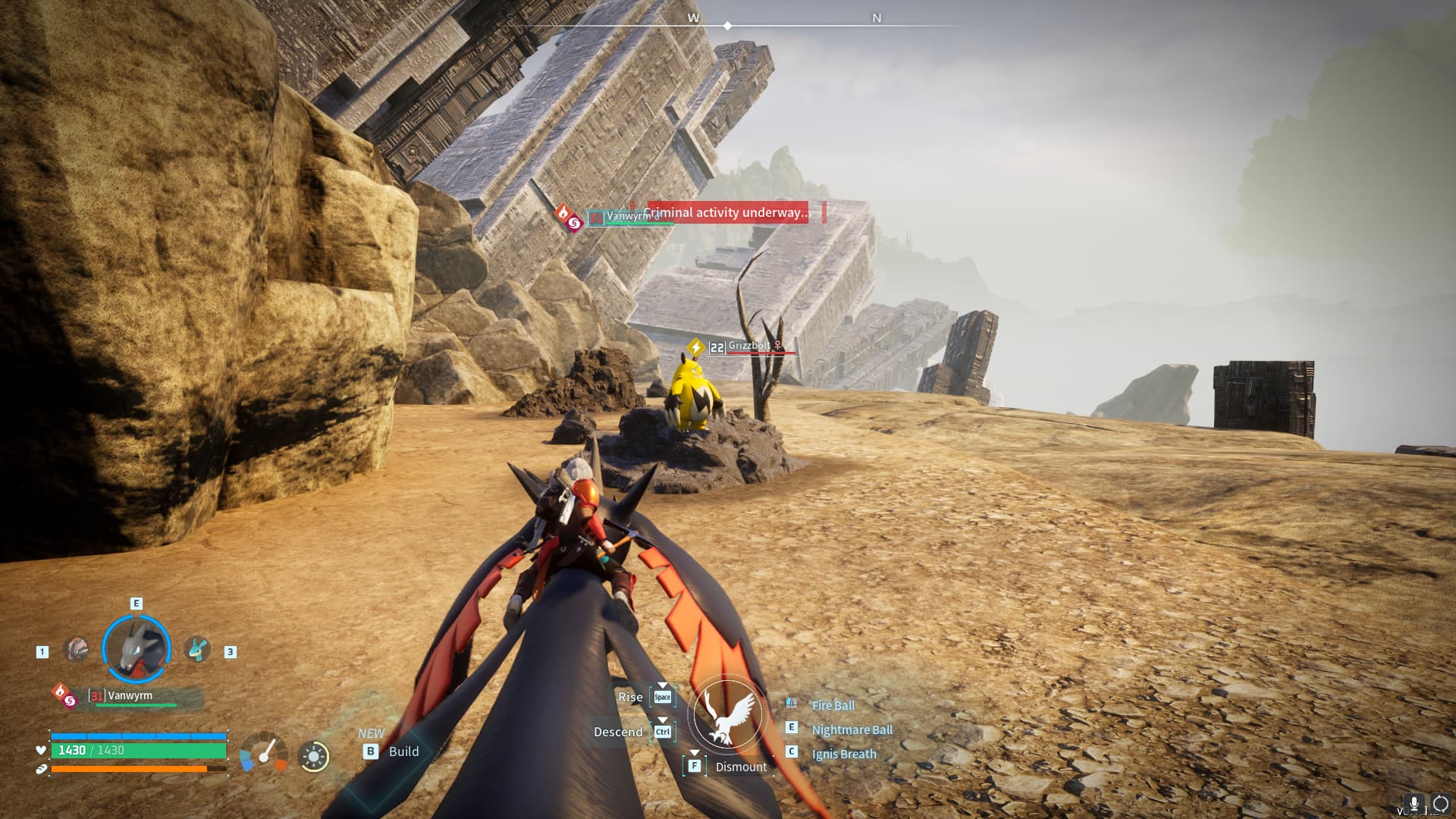1456x819 pixels.
Task: Switch to the previous party Pal portrait
Action: 76,650
